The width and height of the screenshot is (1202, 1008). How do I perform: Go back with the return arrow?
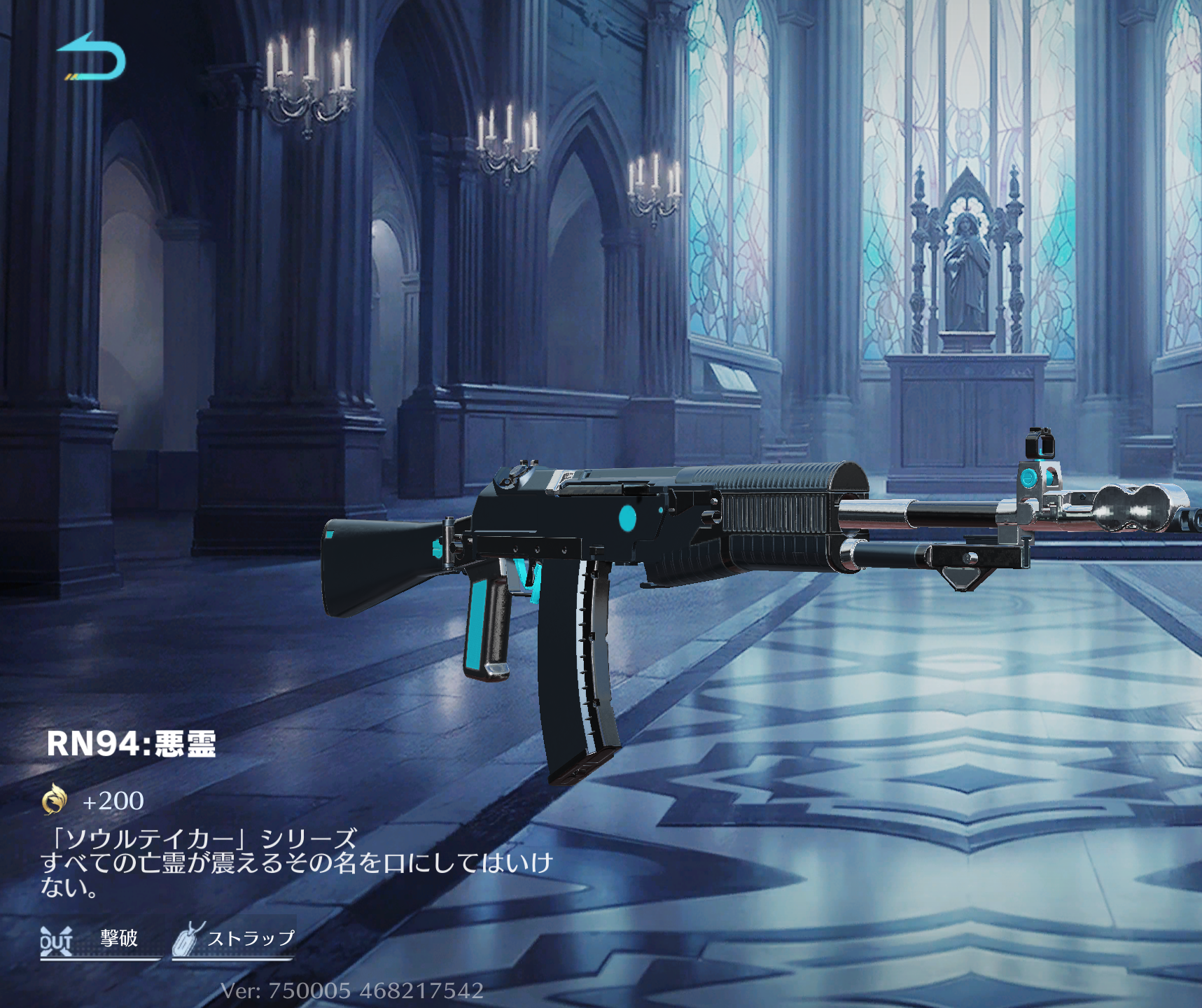pos(91,57)
